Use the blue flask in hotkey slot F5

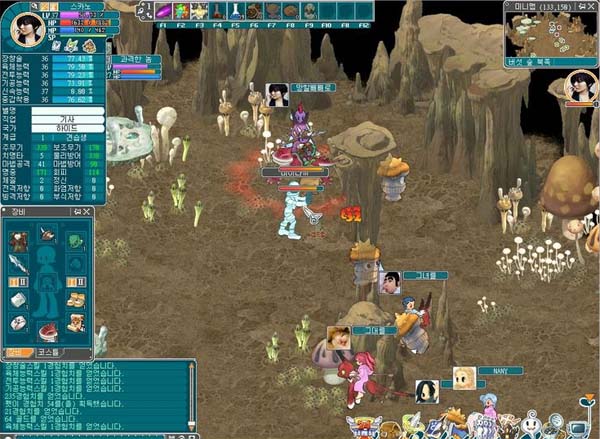(x=235, y=11)
